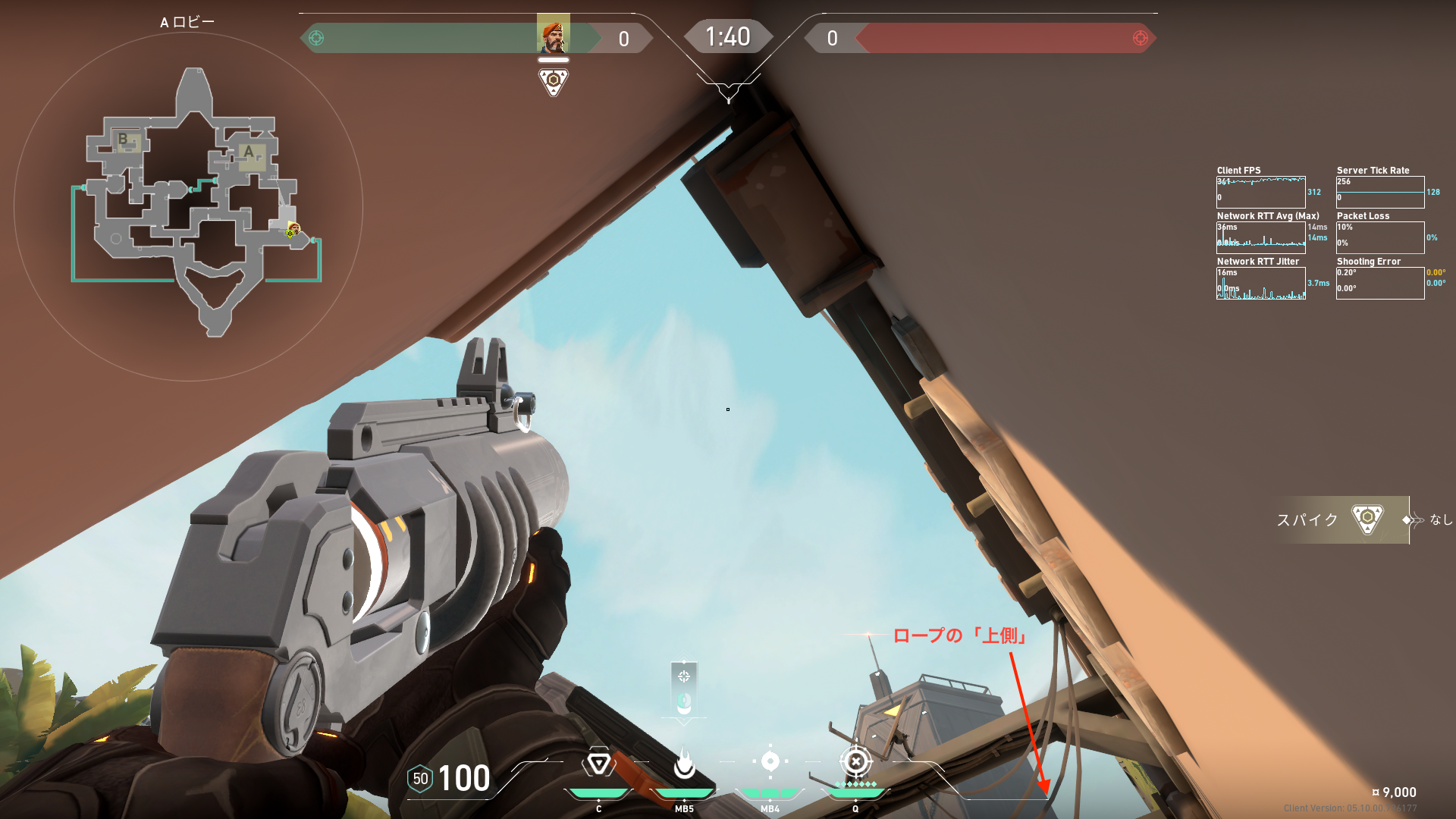Choose the ability icon labeled MB4
The width and height of the screenshot is (1456, 819).
click(x=770, y=761)
